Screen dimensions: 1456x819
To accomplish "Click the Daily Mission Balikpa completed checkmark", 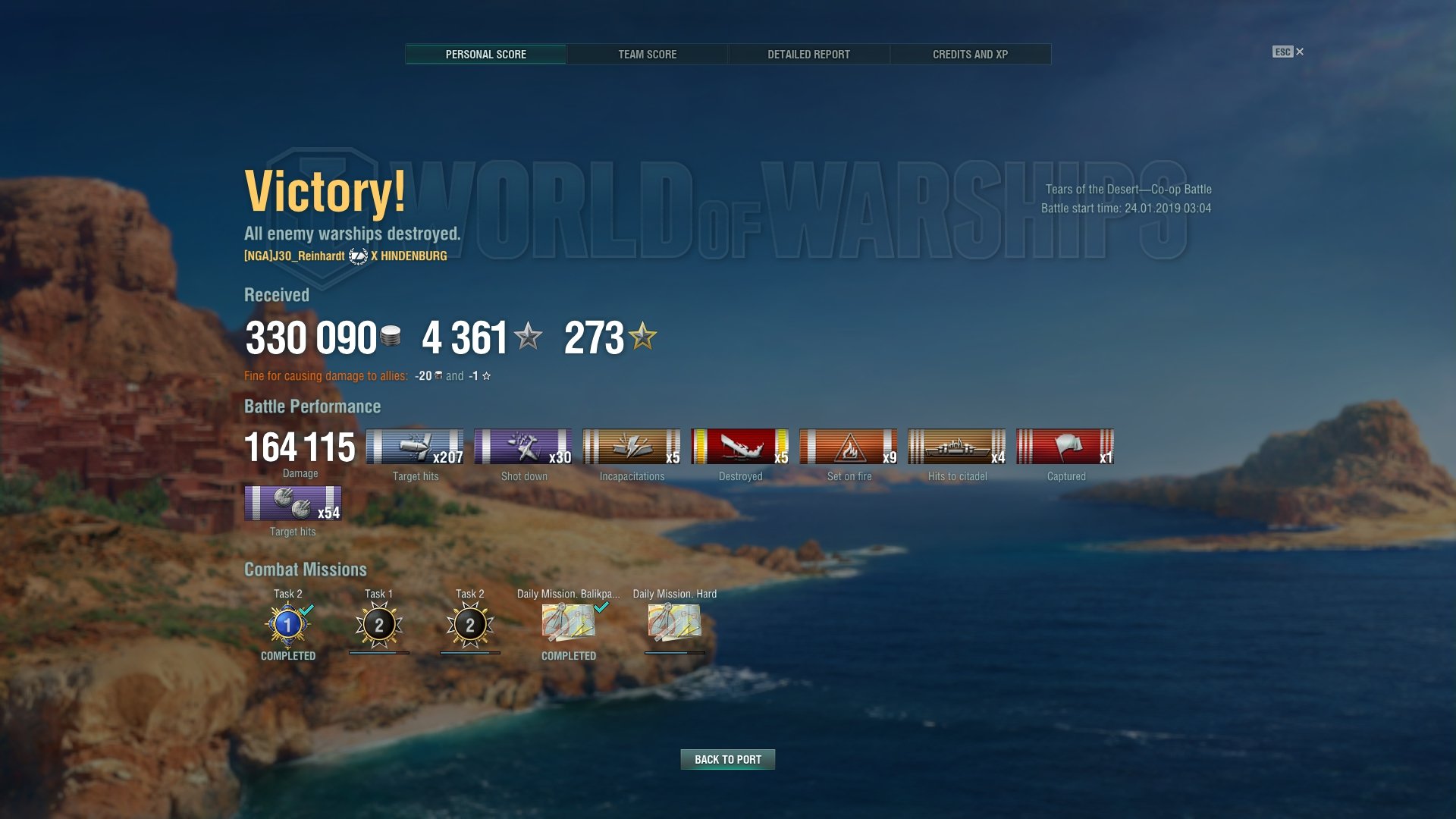I will coord(603,607).
